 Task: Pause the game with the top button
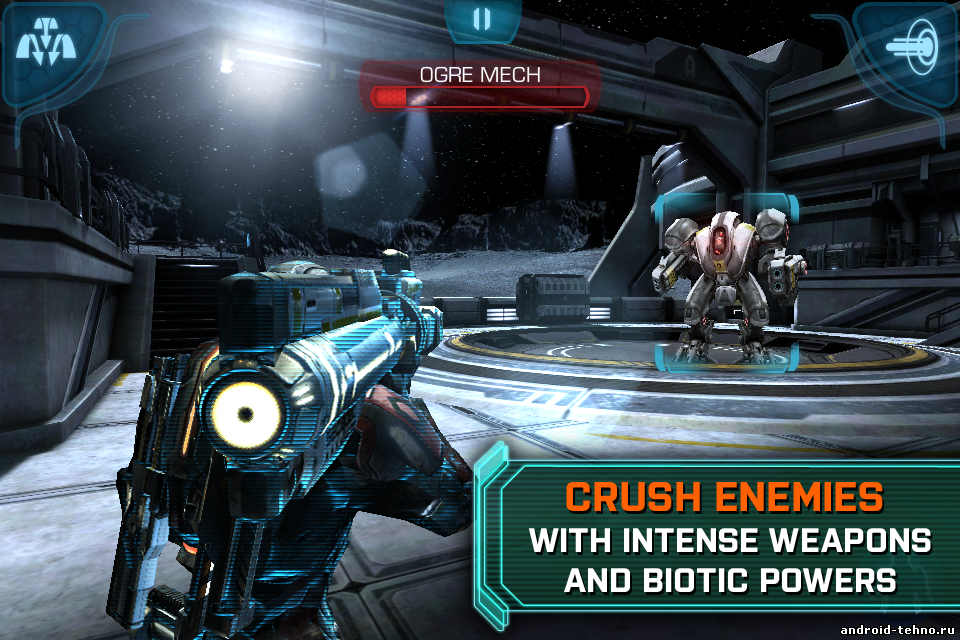[x=482, y=19]
